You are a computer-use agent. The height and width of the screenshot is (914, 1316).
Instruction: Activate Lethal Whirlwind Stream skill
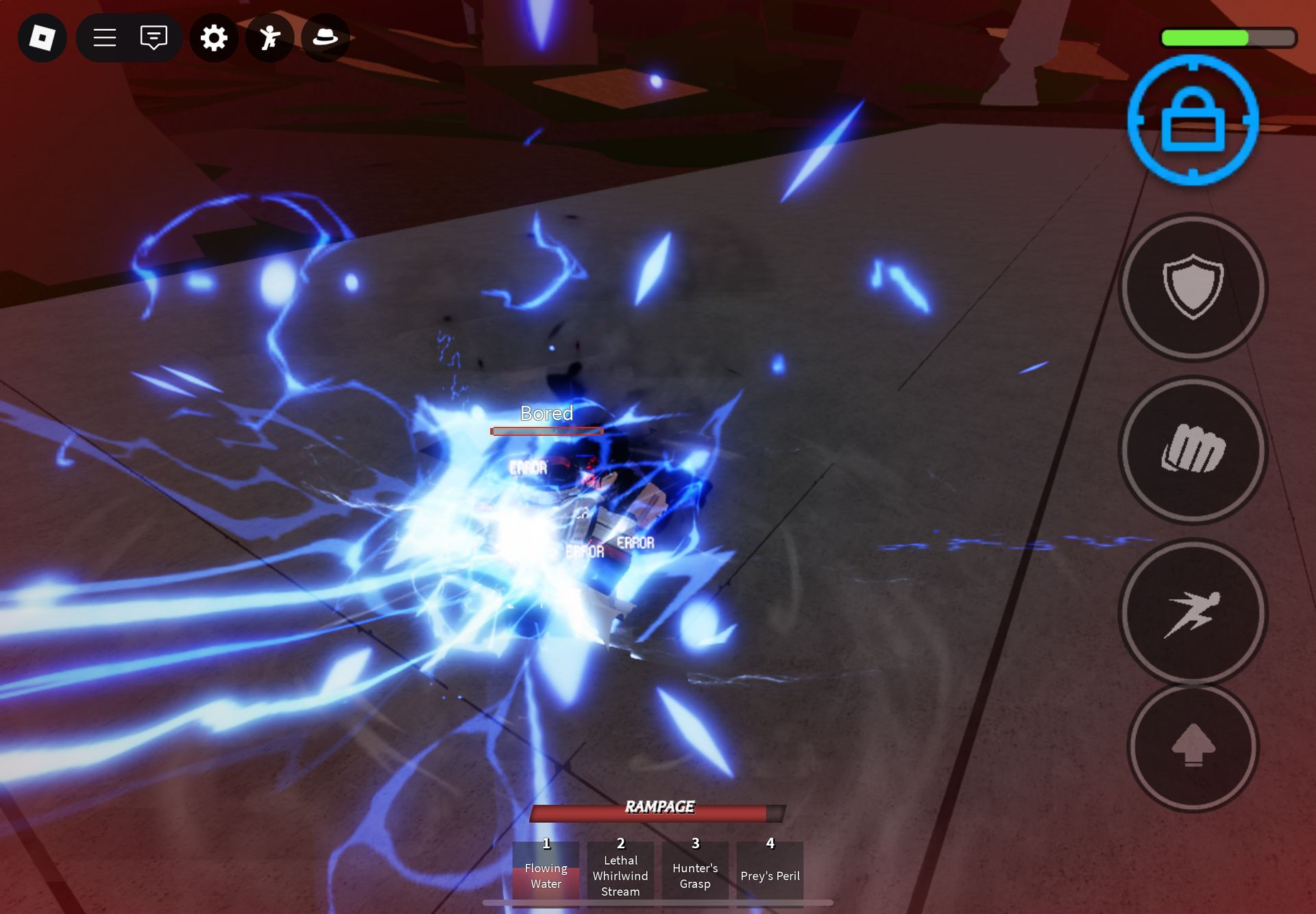620,870
